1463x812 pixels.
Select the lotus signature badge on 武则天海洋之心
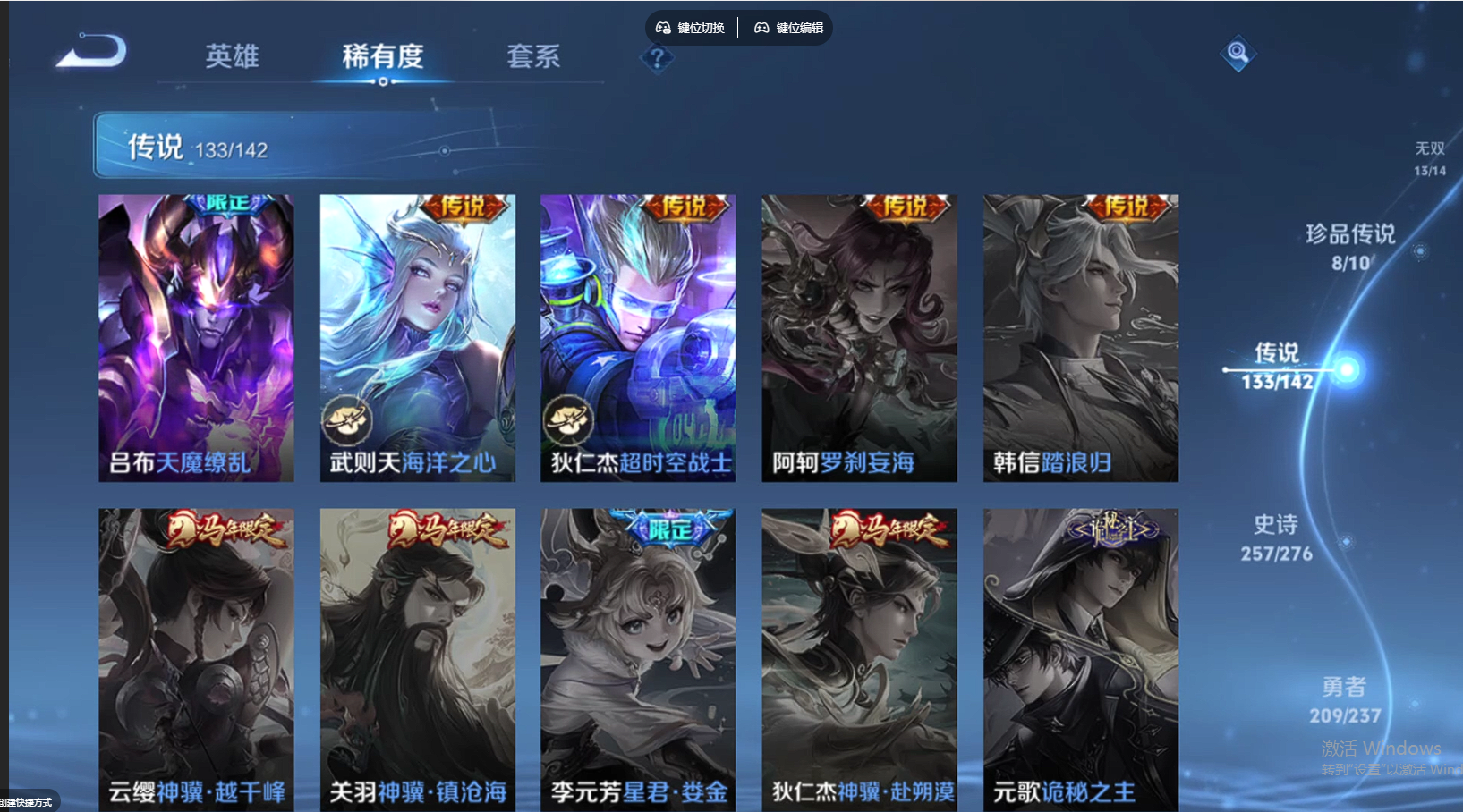point(349,420)
